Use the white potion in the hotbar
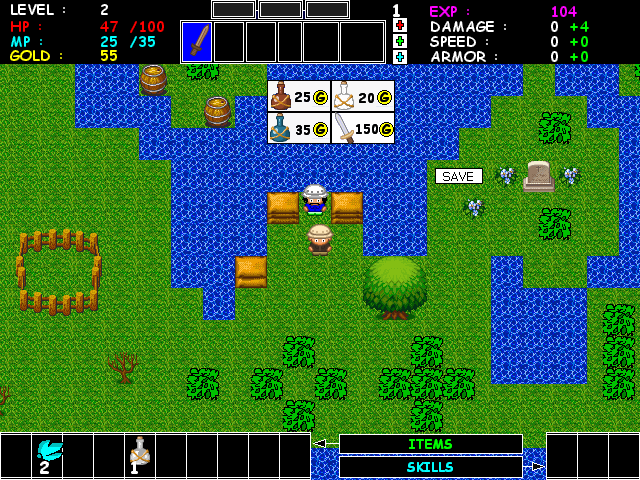 tap(140, 454)
